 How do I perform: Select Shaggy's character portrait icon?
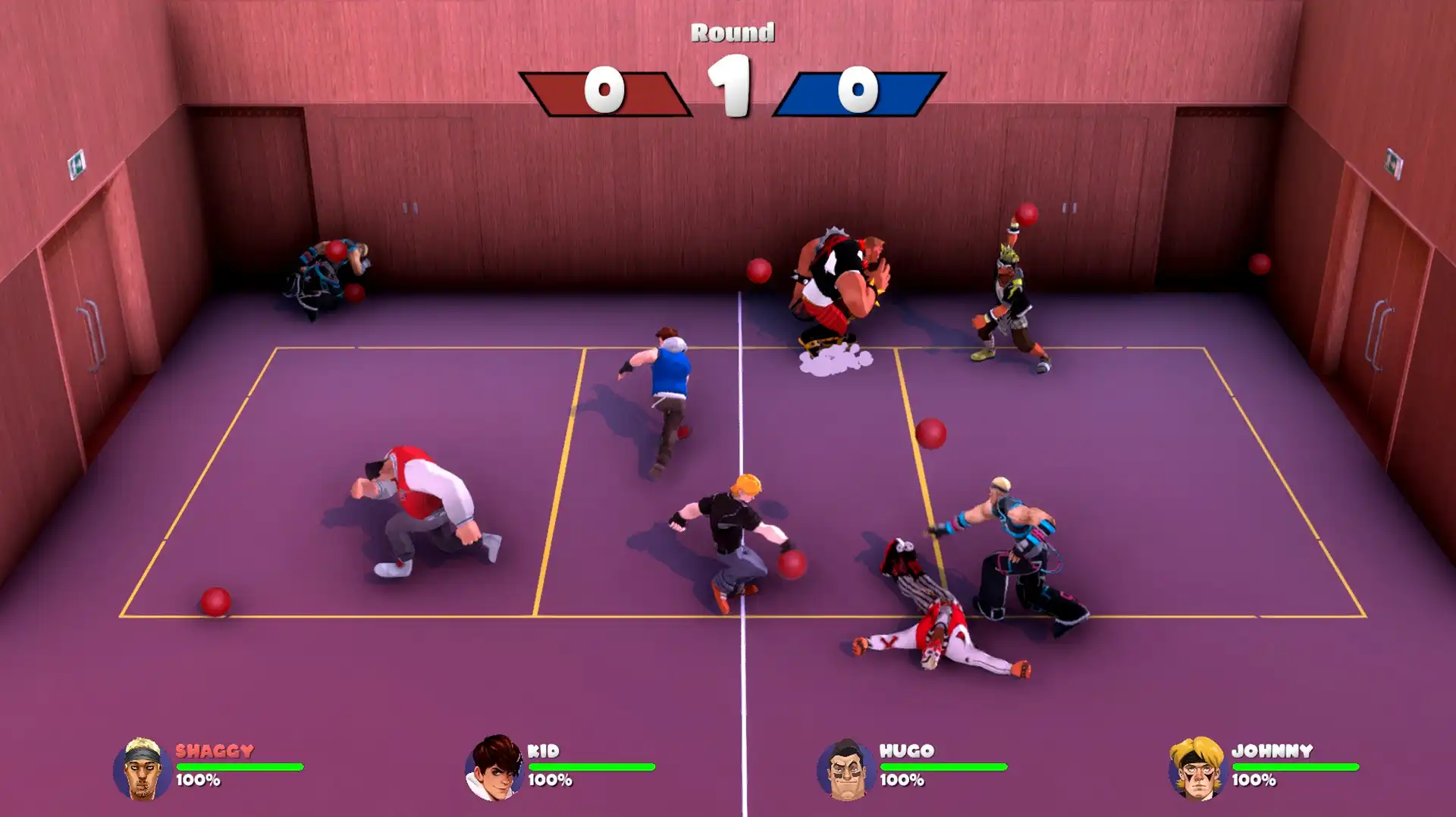(140, 768)
